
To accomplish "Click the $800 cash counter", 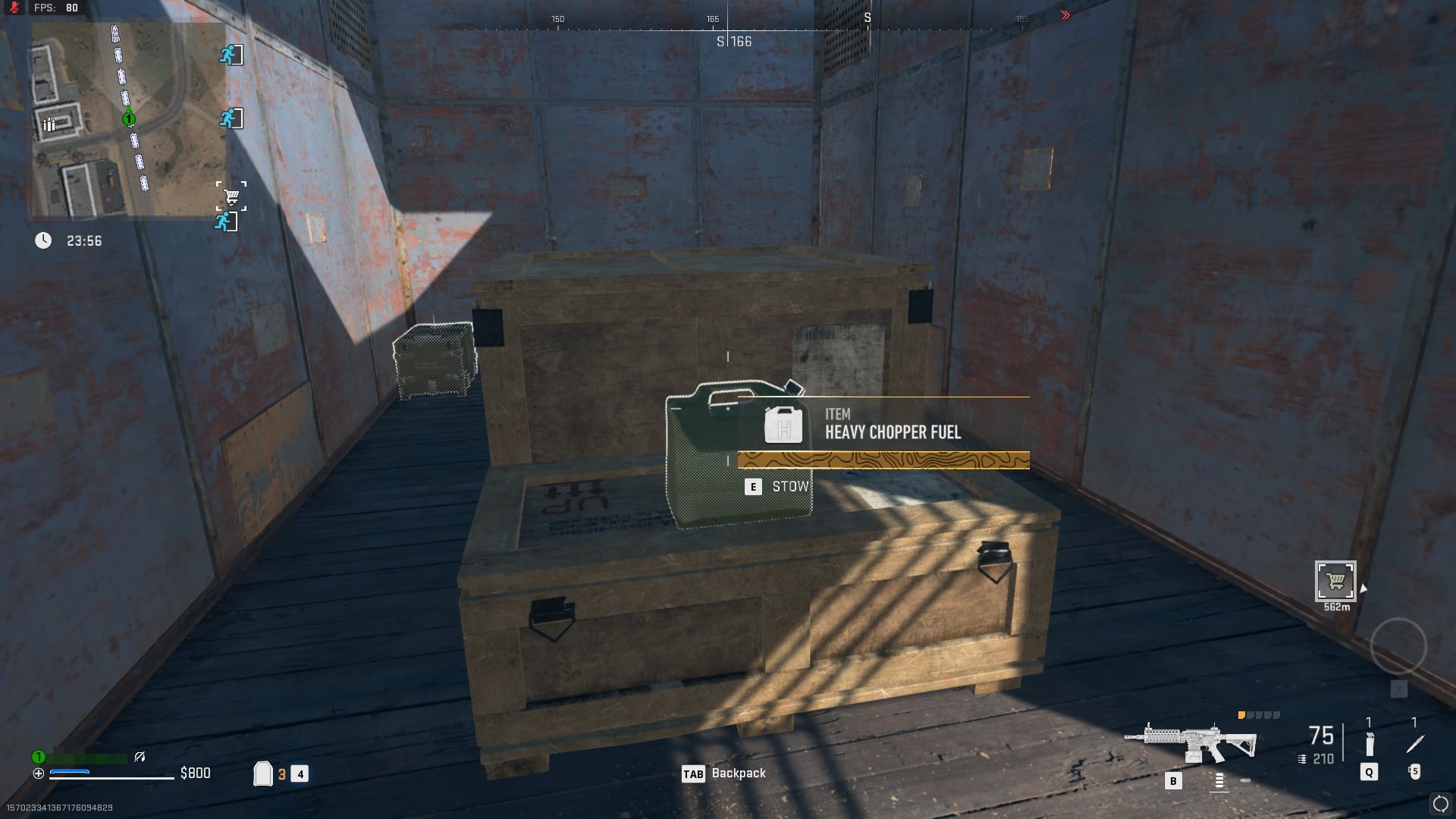I will (x=195, y=773).
